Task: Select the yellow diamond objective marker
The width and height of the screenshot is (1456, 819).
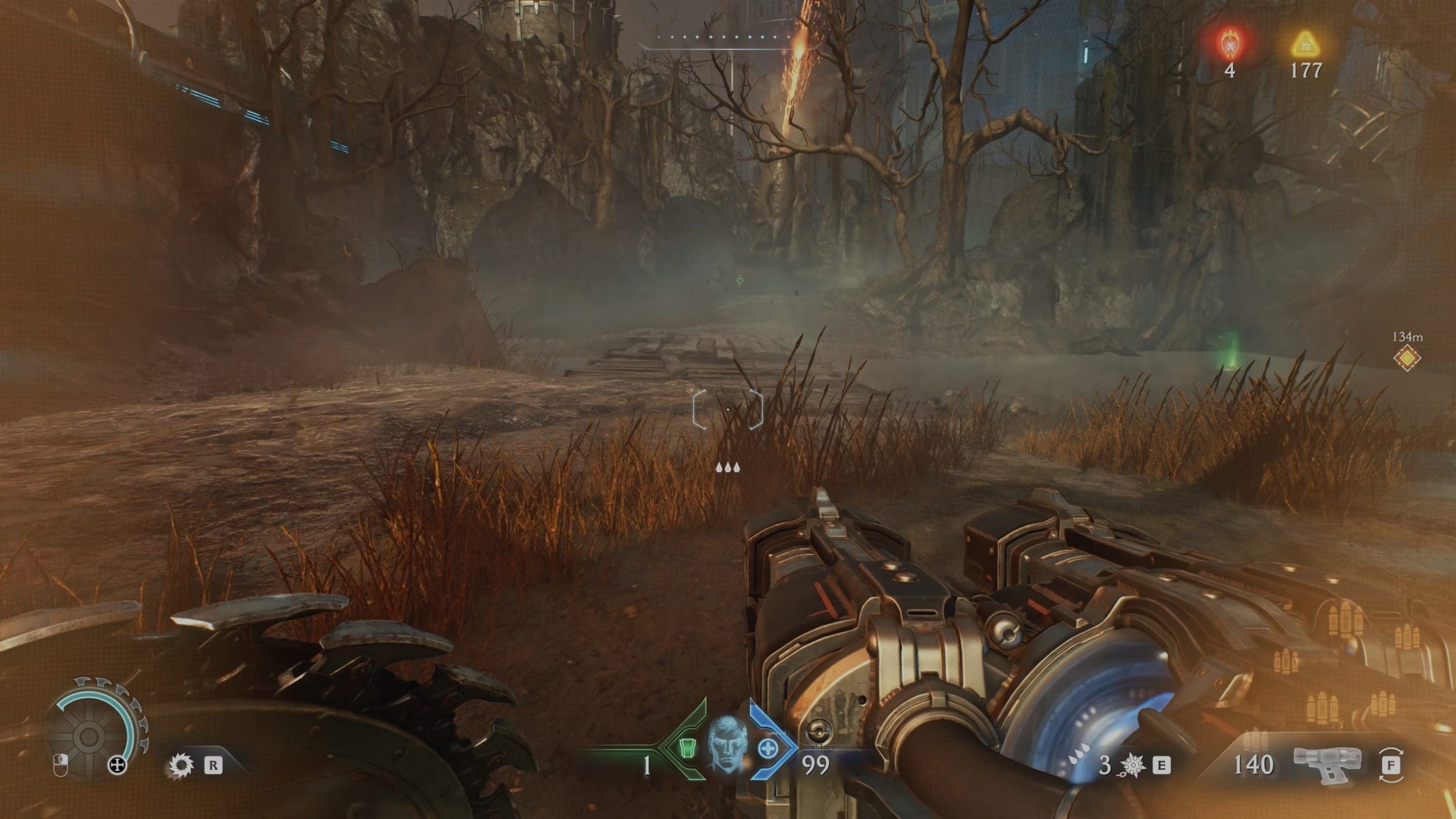Action: click(x=1406, y=358)
